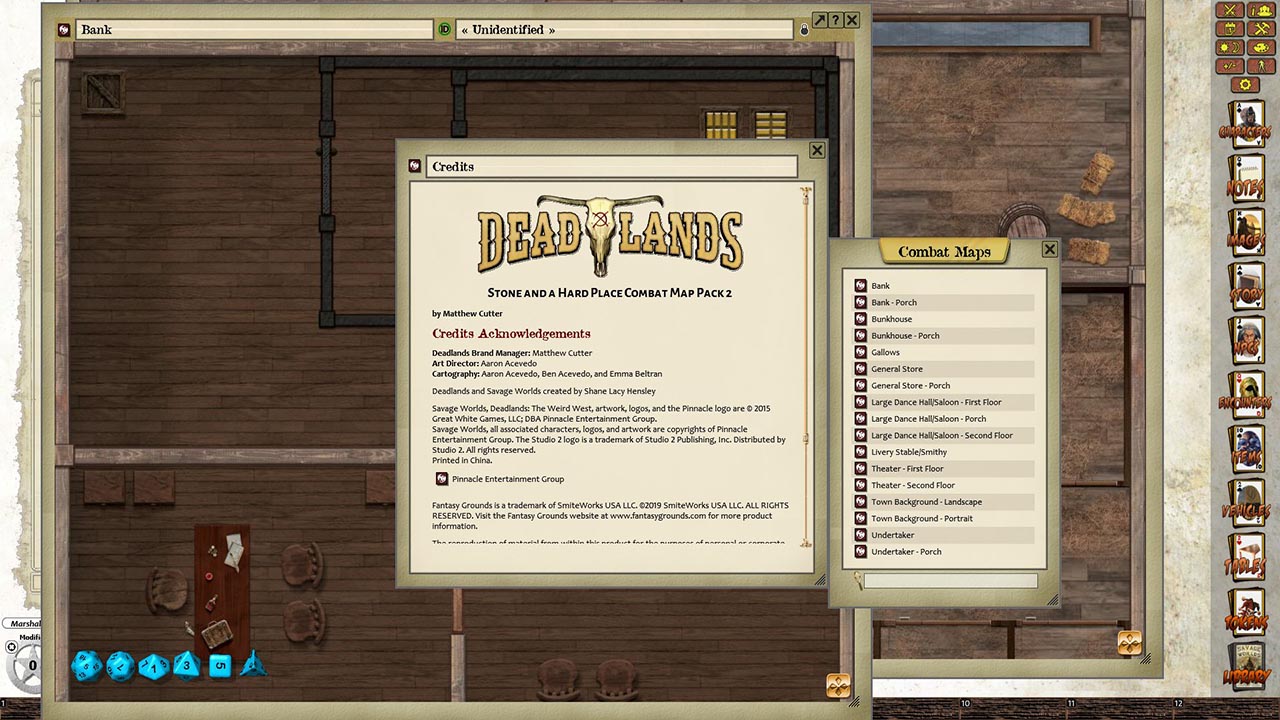Viewport: 1280px width, 720px height.
Task: Open the Tokens sidebar icon
Action: 1247,613
